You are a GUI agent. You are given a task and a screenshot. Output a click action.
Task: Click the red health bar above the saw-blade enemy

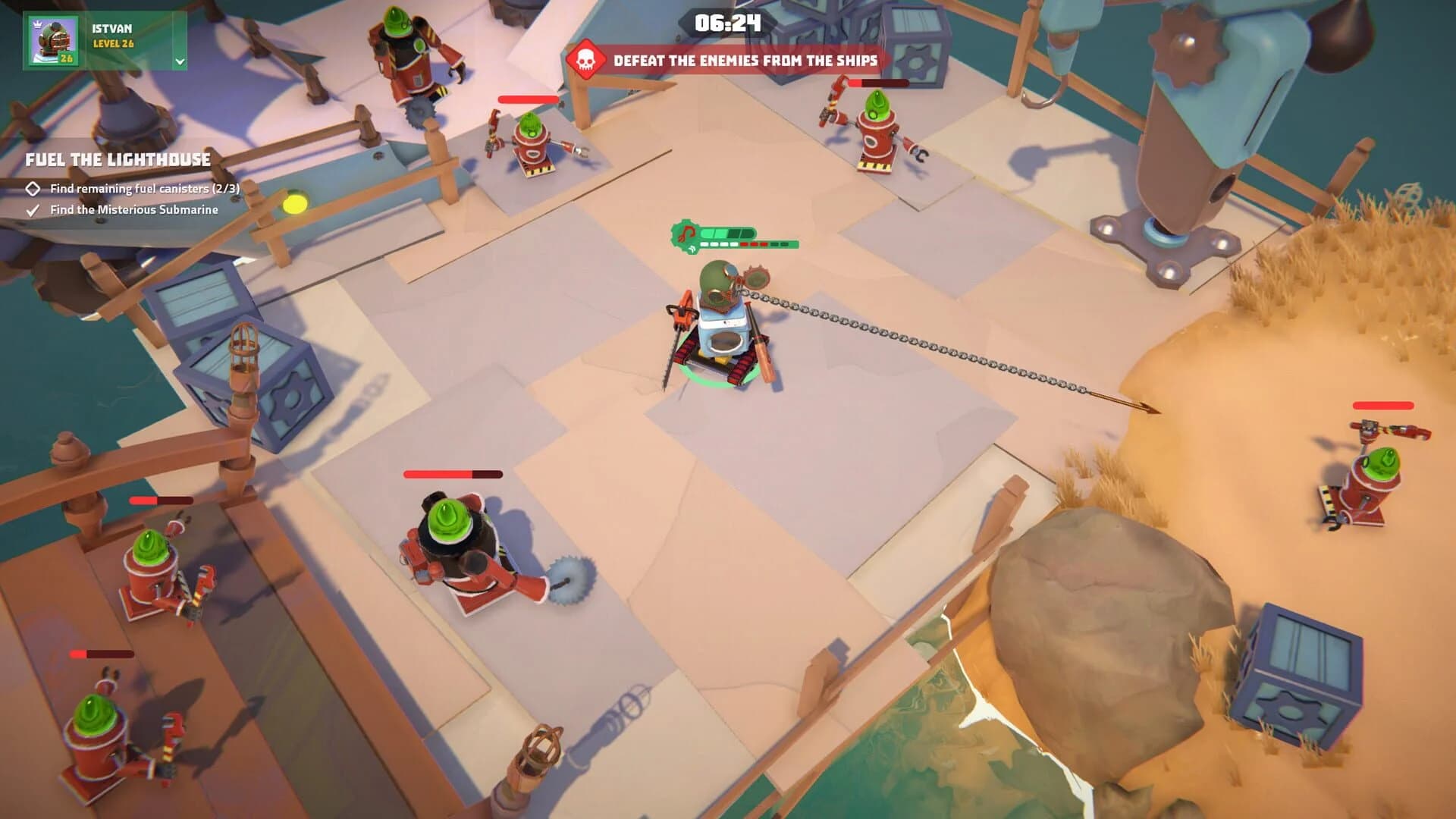(x=453, y=475)
